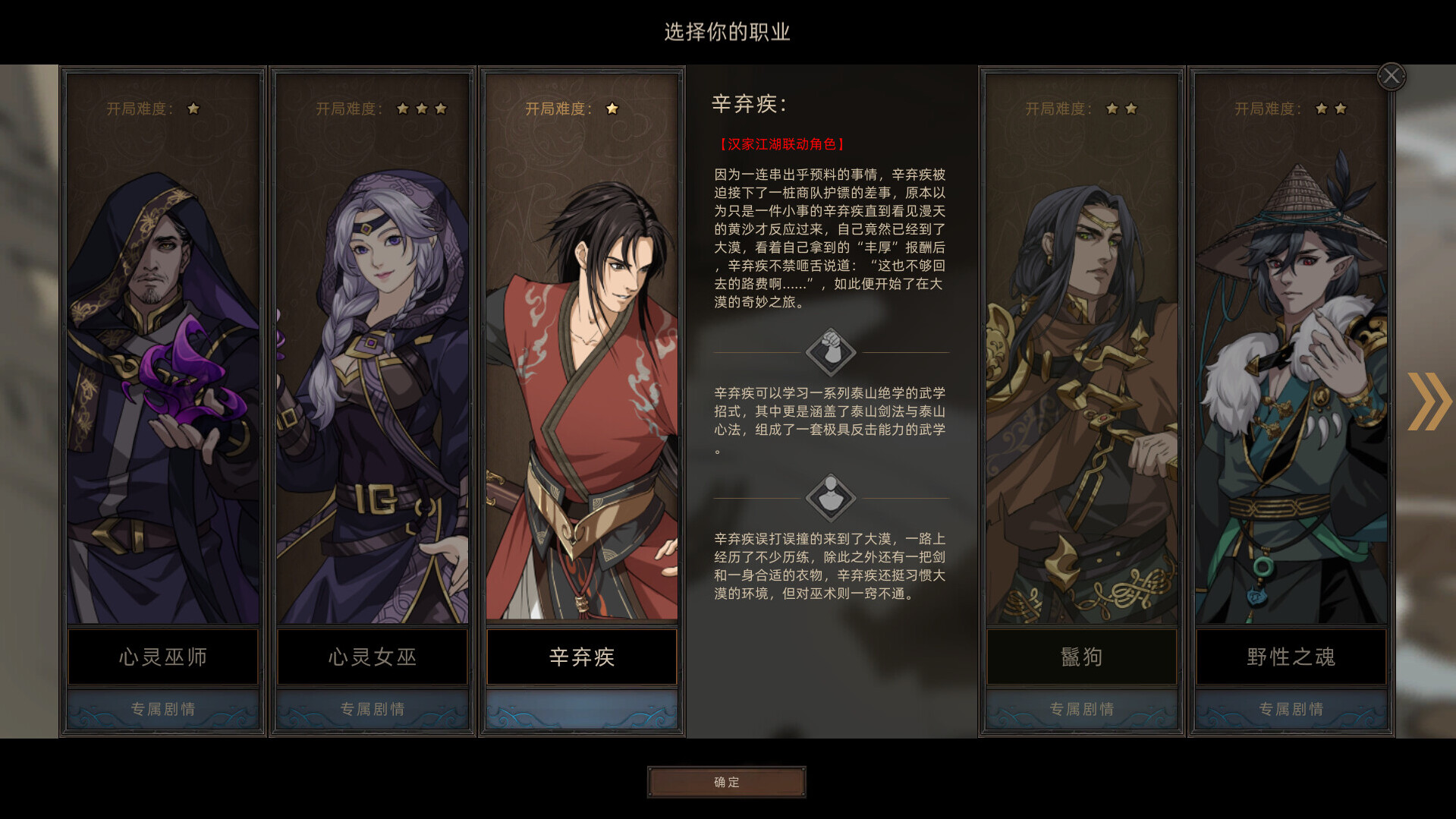
Task: Click the character bust background icon
Action: coord(831,497)
